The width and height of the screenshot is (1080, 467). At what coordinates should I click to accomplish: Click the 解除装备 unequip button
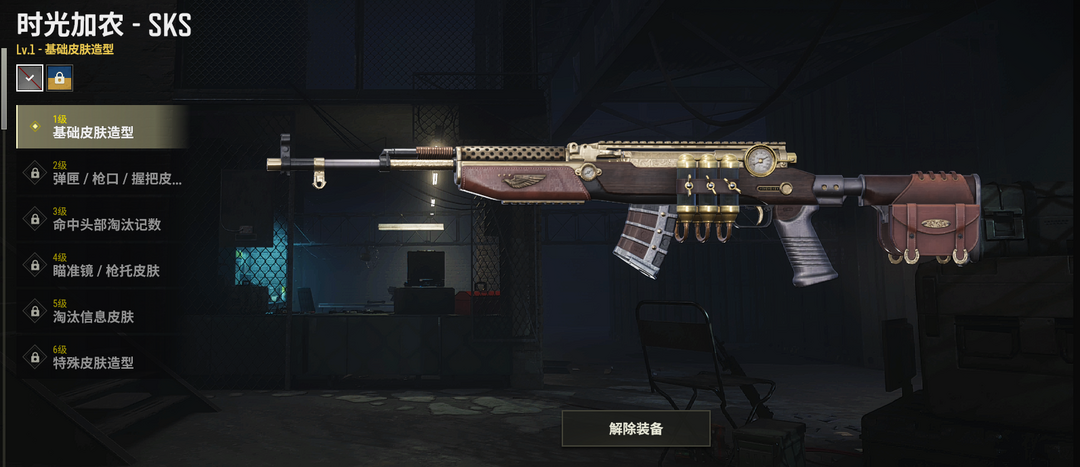(x=635, y=428)
